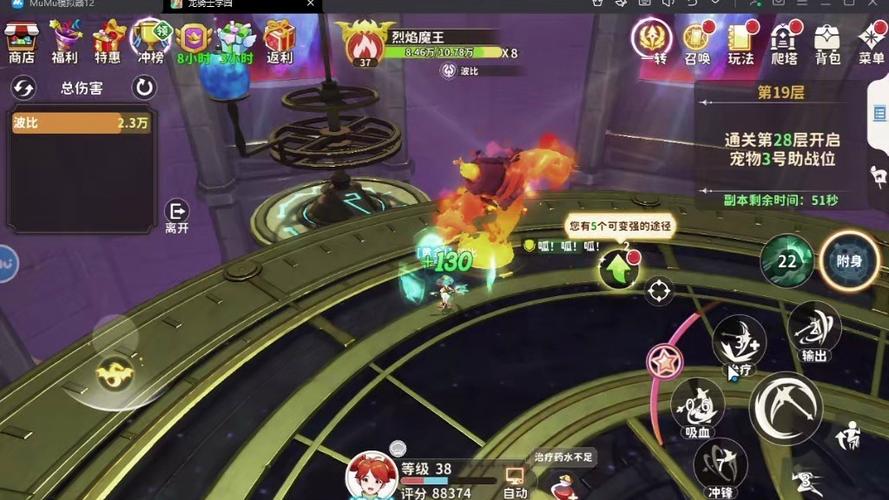Tap the green power-up arrow icon
Viewport: 889px width, 500px height.
tap(618, 268)
